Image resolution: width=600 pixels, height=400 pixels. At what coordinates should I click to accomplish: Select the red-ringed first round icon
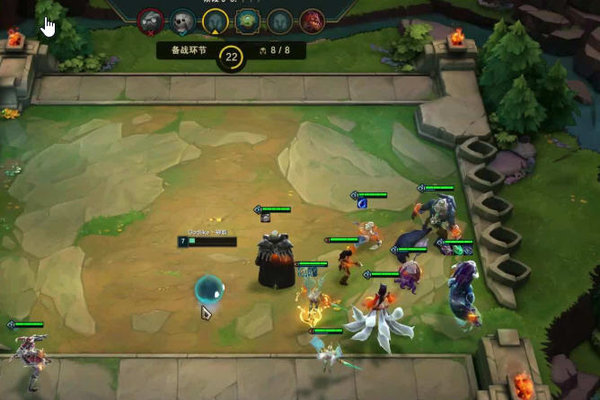(151, 19)
